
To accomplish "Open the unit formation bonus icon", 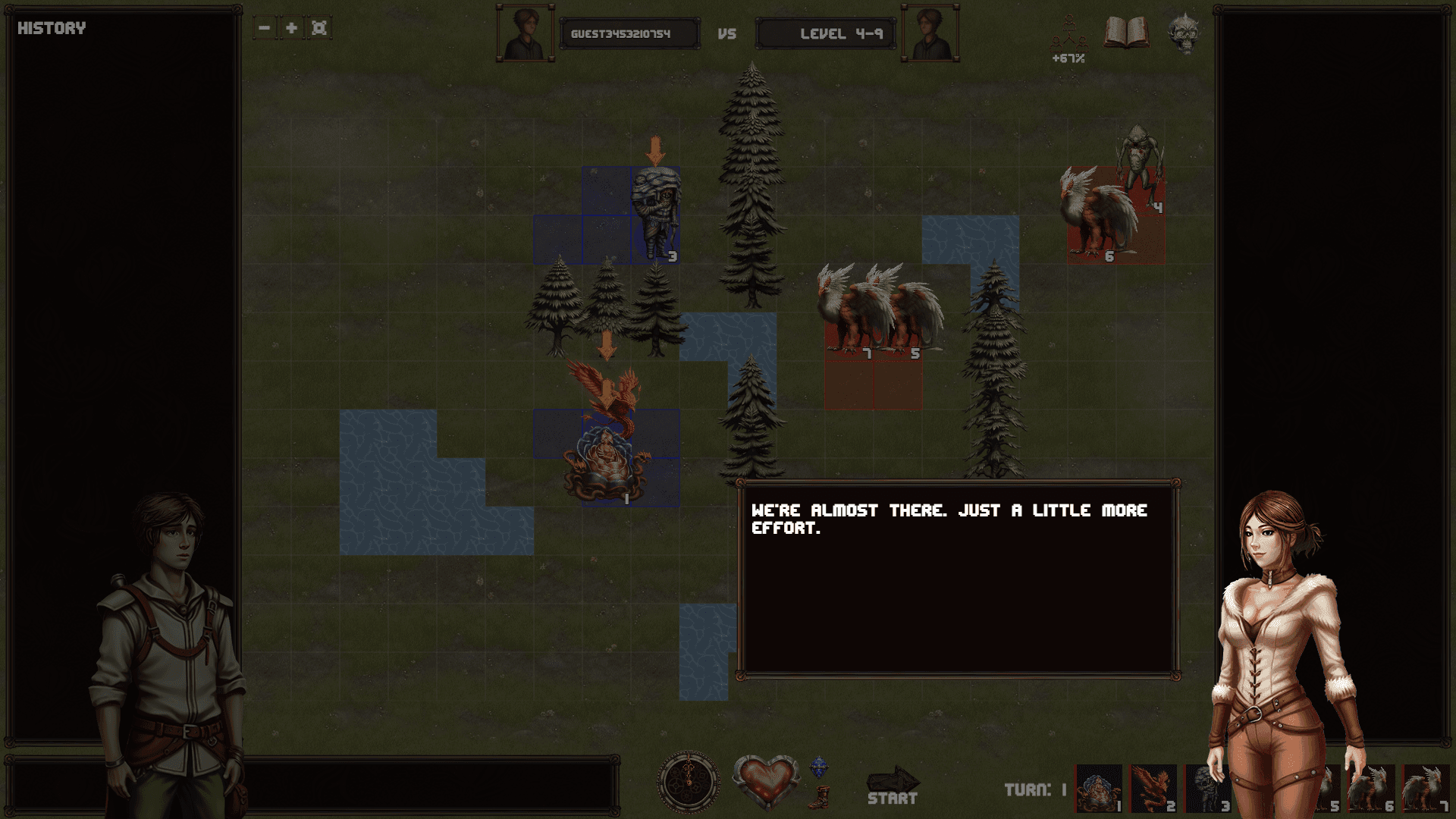I will 1068,38.
